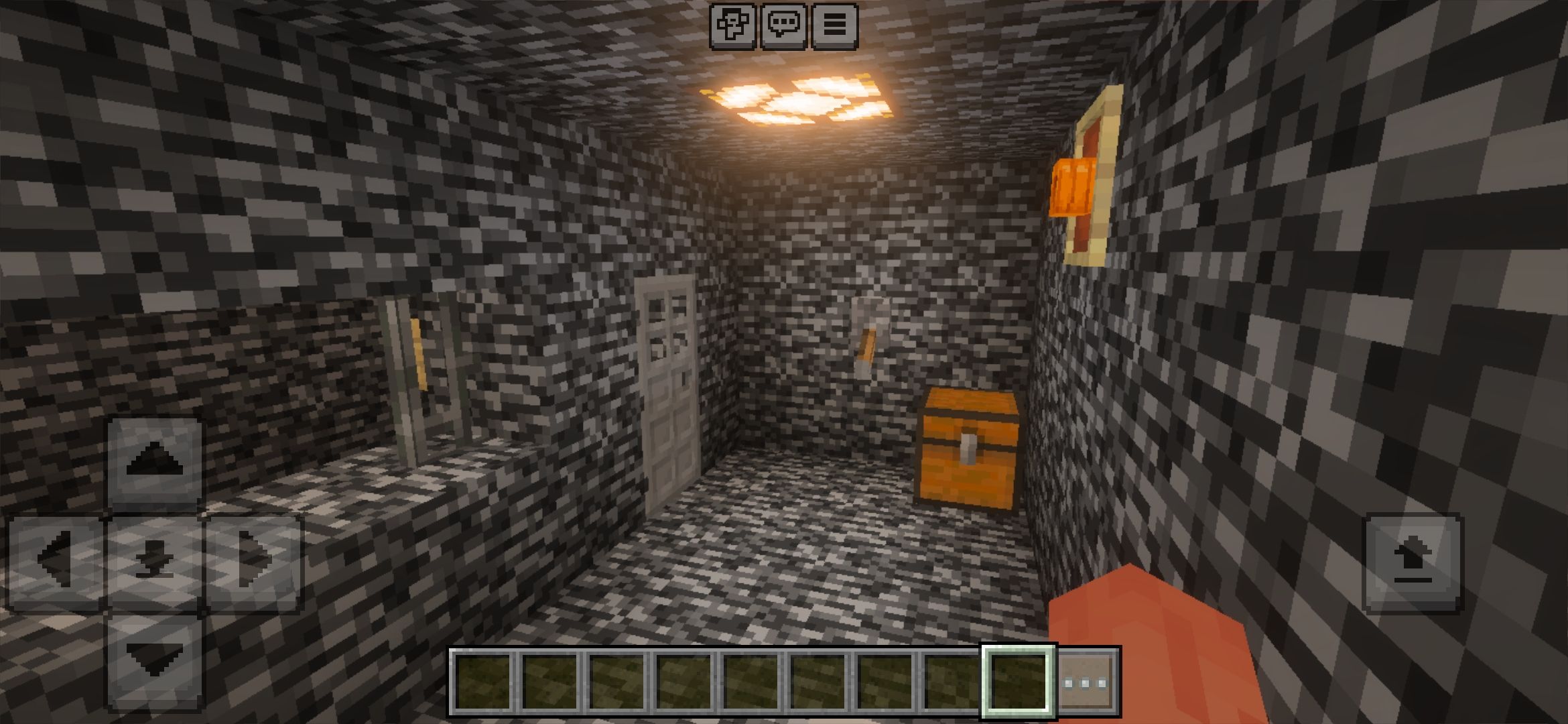
Task: Tap the move backward down arrow
Action: tap(155, 660)
